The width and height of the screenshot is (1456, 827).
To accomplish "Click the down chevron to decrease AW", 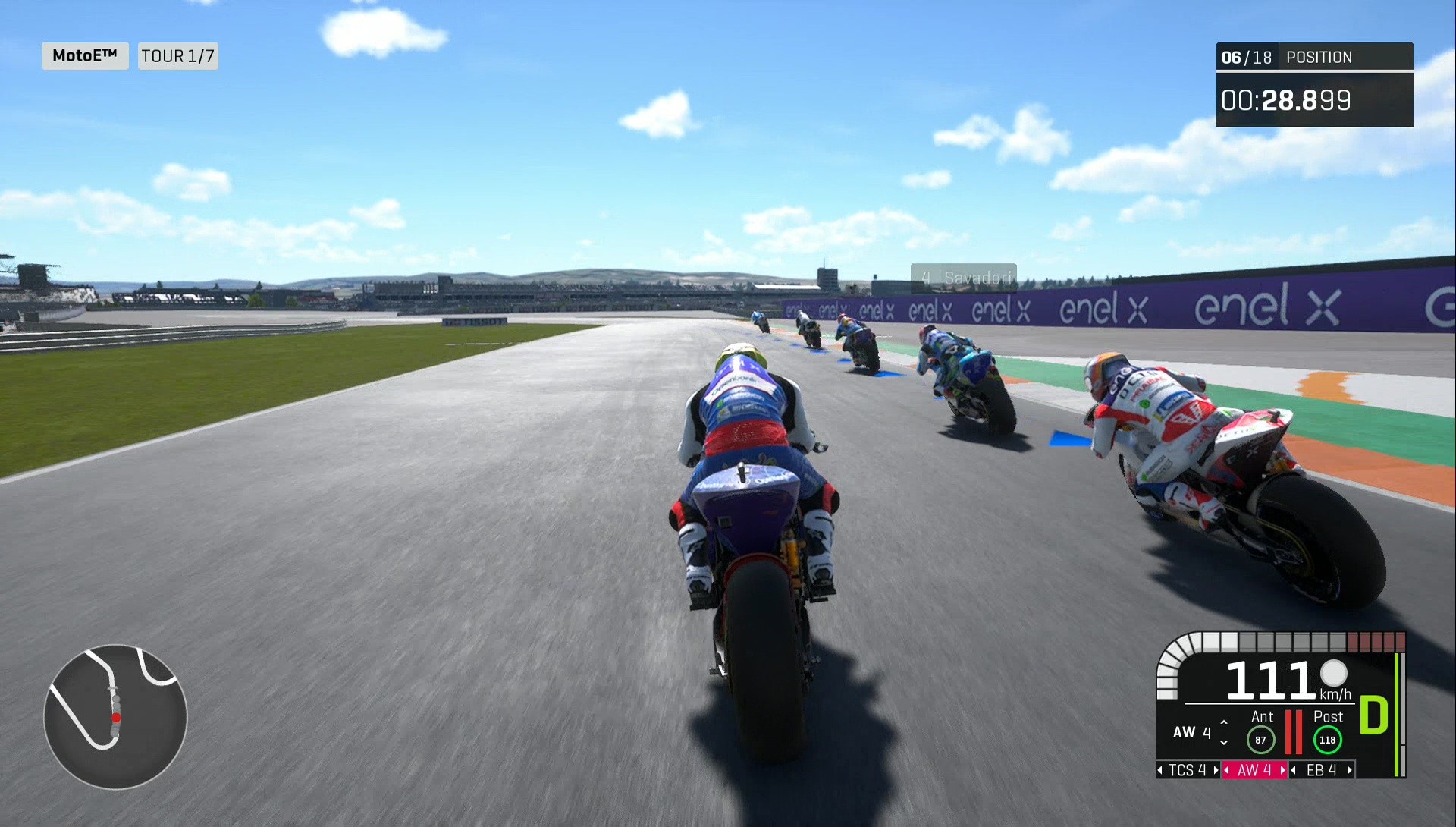I will [1224, 743].
